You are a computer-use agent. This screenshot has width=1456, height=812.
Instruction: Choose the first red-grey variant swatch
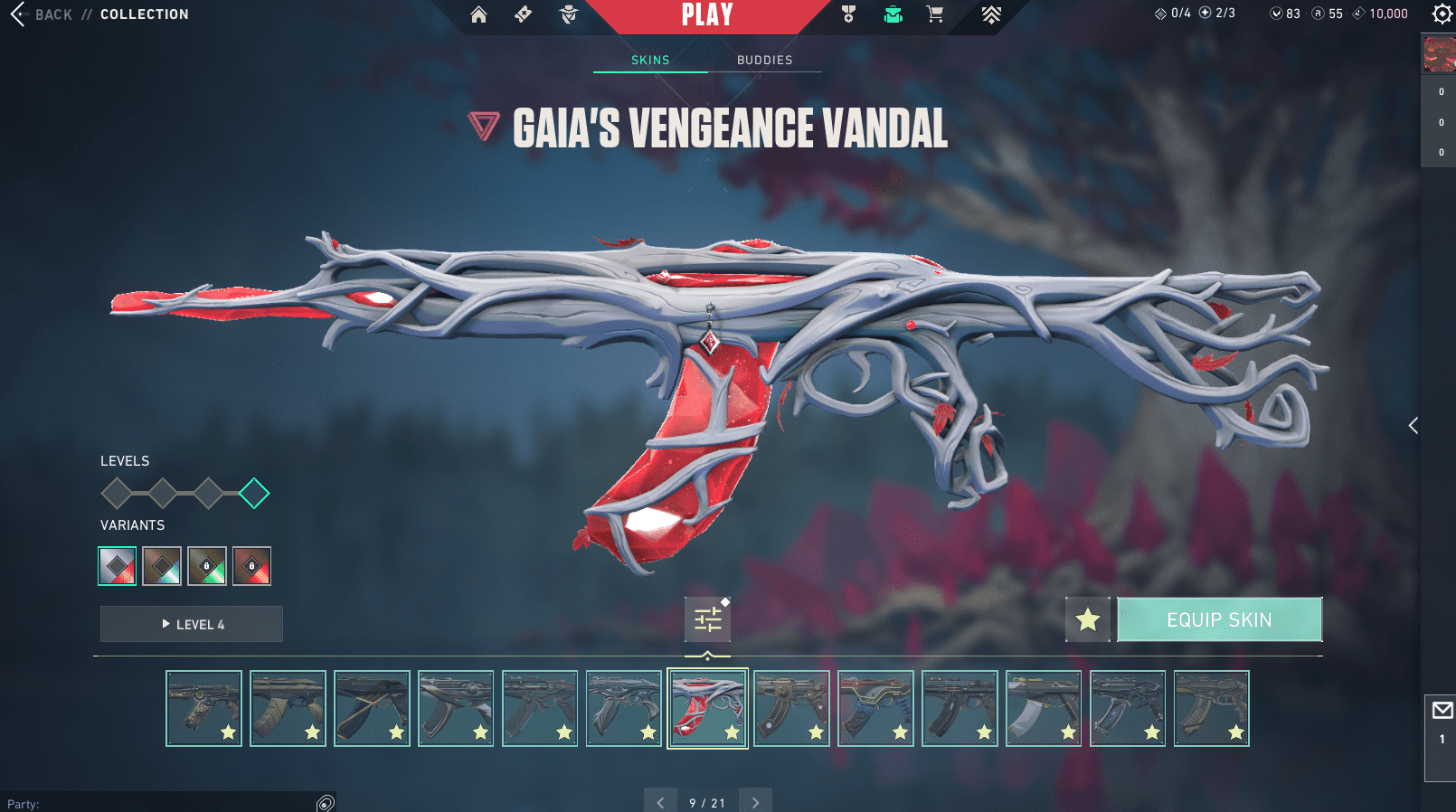[x=118, y=566]
